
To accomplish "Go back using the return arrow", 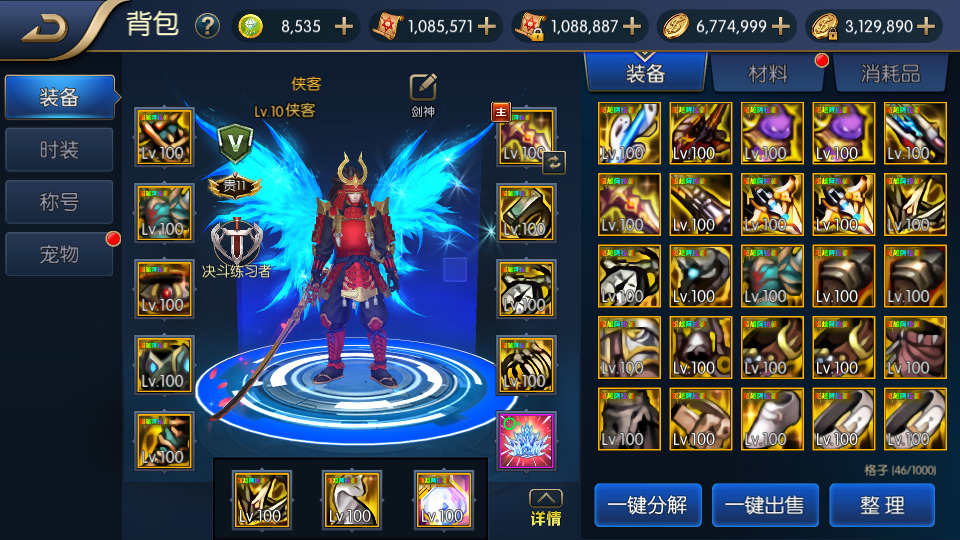I will tap(45, 27).
